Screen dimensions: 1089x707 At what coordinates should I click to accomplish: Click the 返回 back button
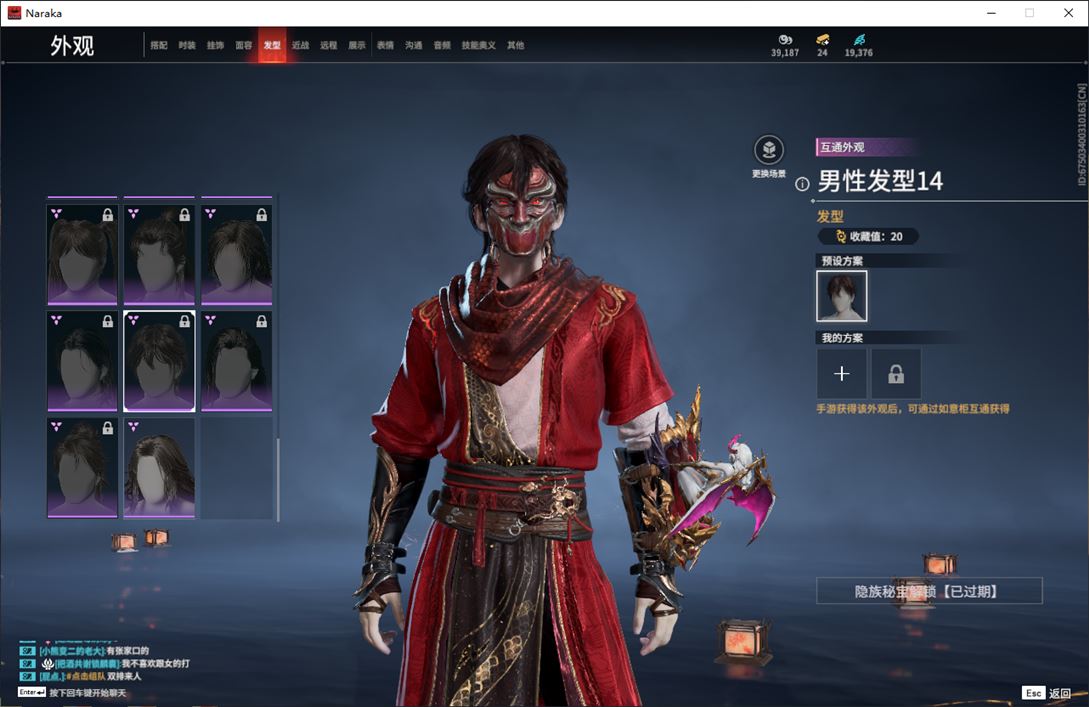(1059, 693)
